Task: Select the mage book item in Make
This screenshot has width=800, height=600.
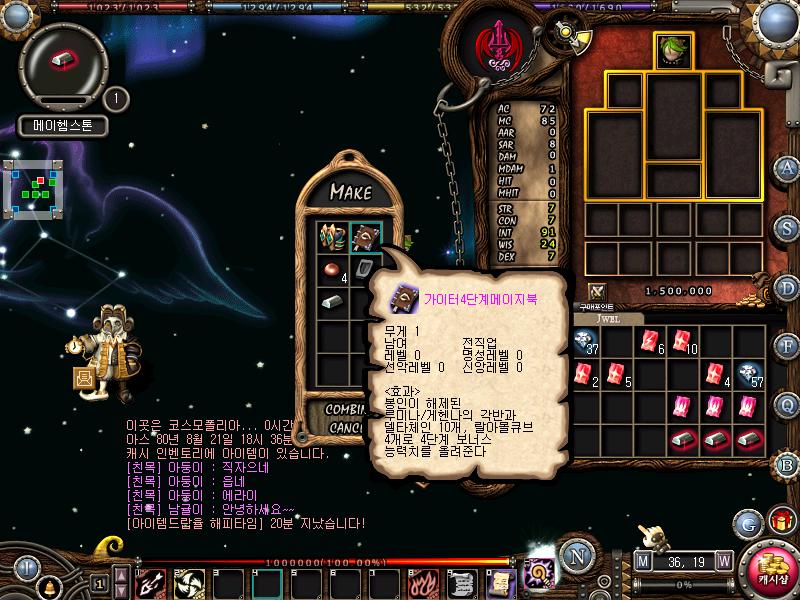Action: tap(366, 238)
